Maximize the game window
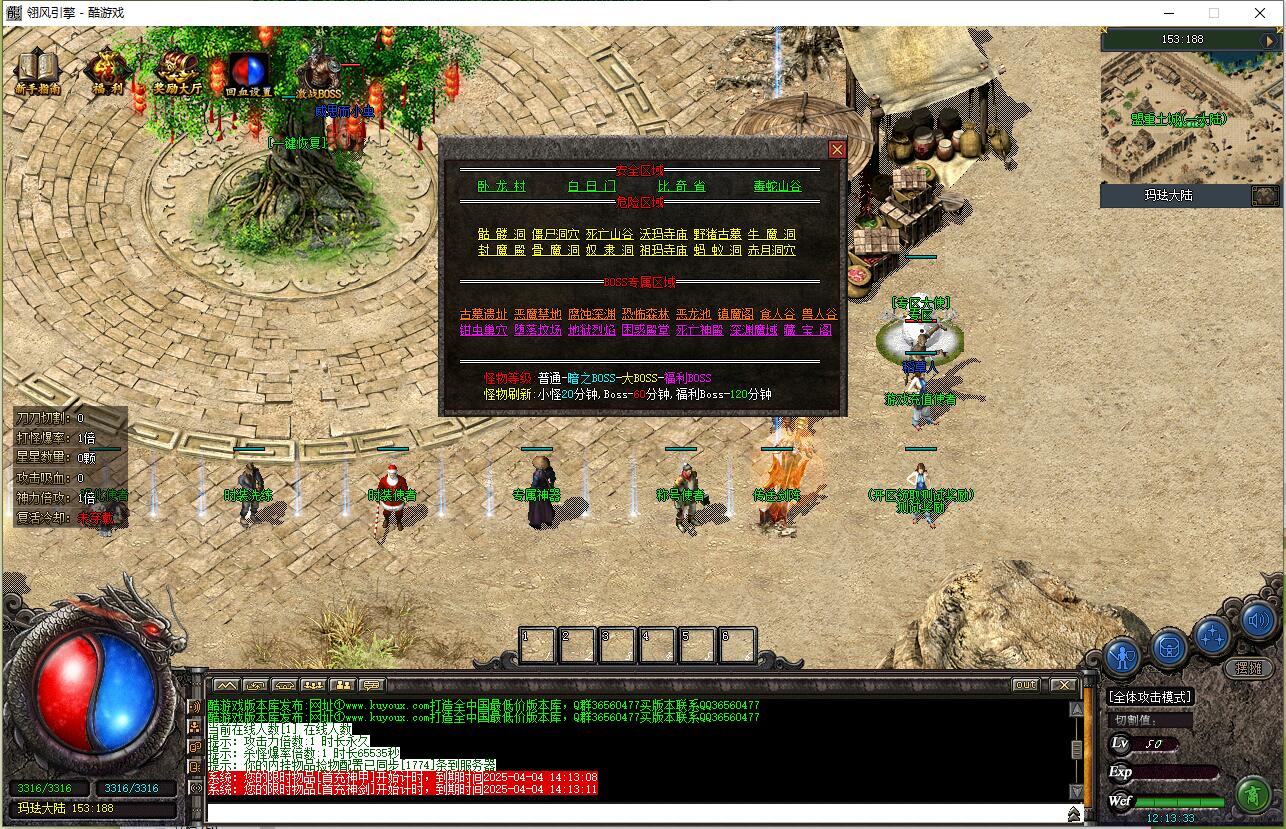 (1214, 13)
